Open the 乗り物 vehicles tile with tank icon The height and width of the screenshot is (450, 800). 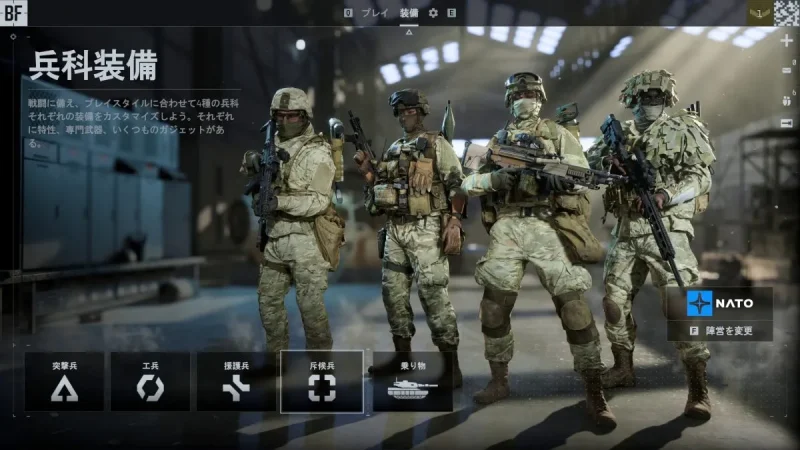coord(412,381)
